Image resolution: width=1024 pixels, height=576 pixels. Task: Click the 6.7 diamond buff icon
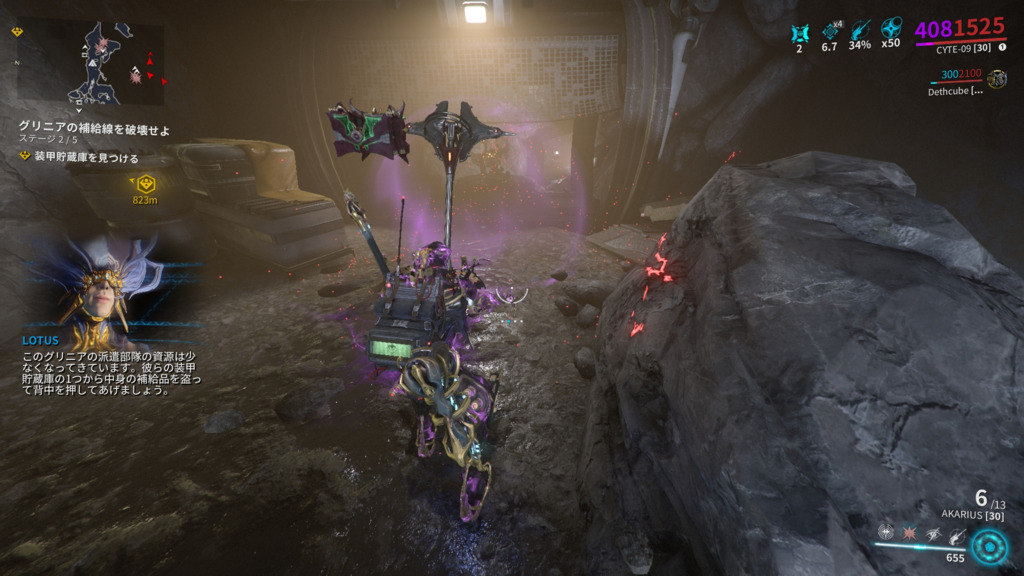[829, 31]
